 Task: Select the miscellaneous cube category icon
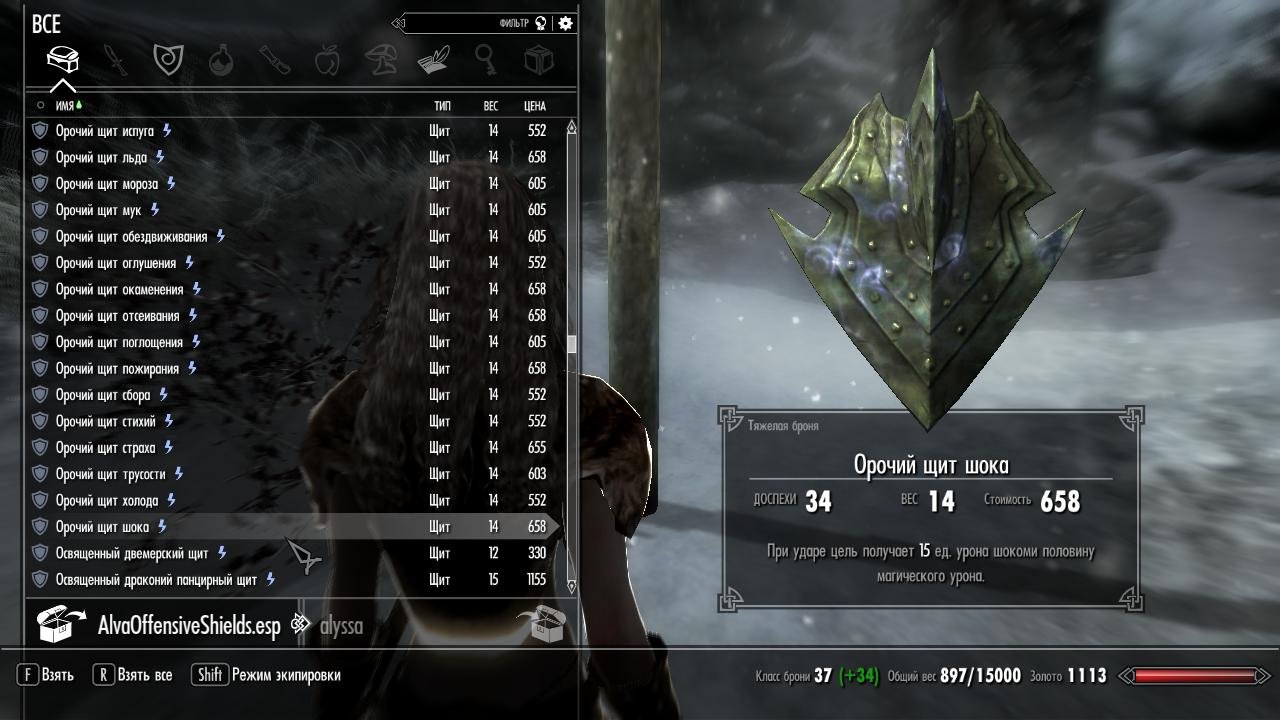540,58
